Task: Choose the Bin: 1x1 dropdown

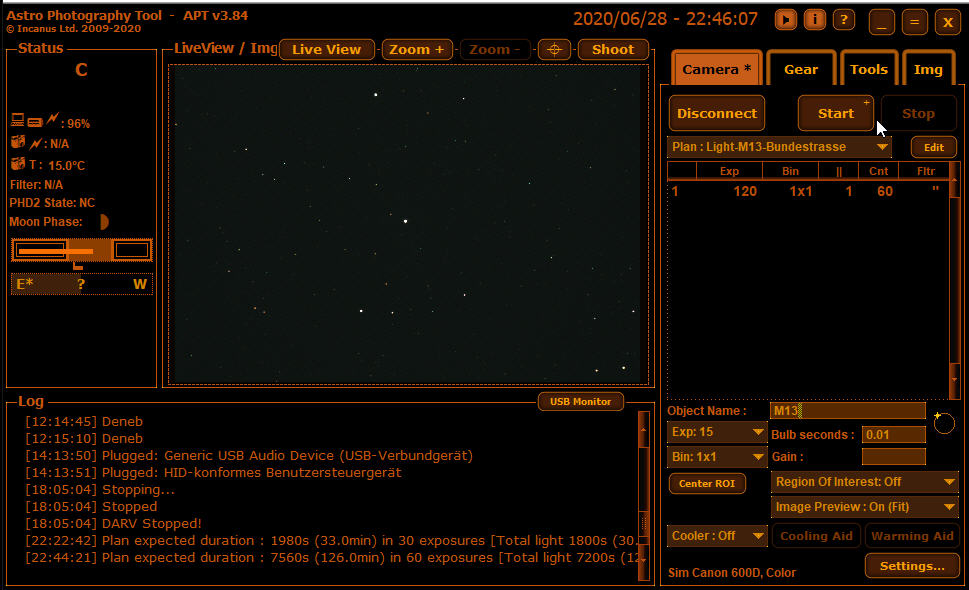Action: pyautogui.click(x=717, y=457)
